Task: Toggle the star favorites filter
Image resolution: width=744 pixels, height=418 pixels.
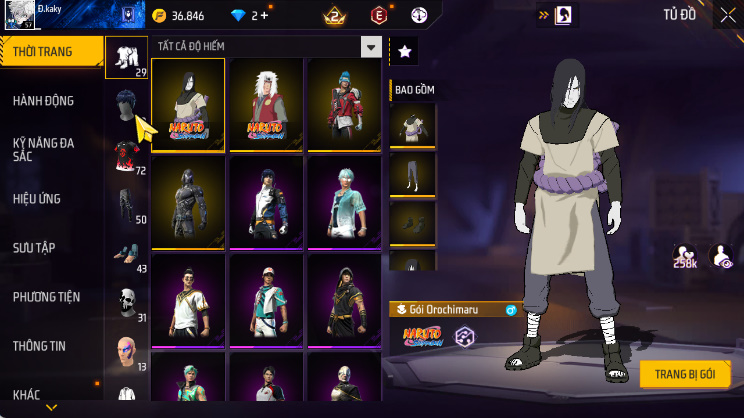Action: tap(405, 50)
